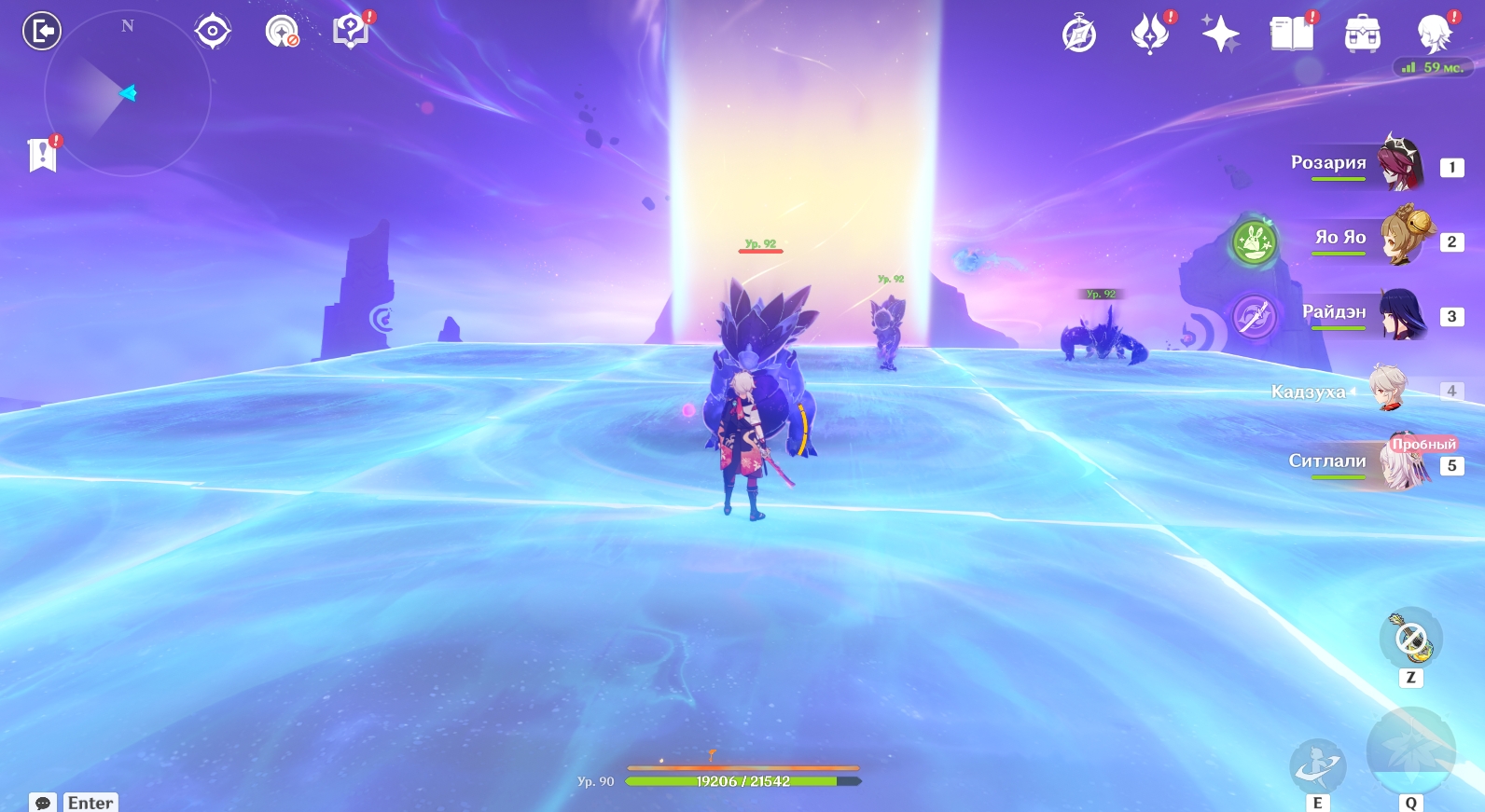
Task: Open the events icon with red alert
Action: click(1150, 34)
